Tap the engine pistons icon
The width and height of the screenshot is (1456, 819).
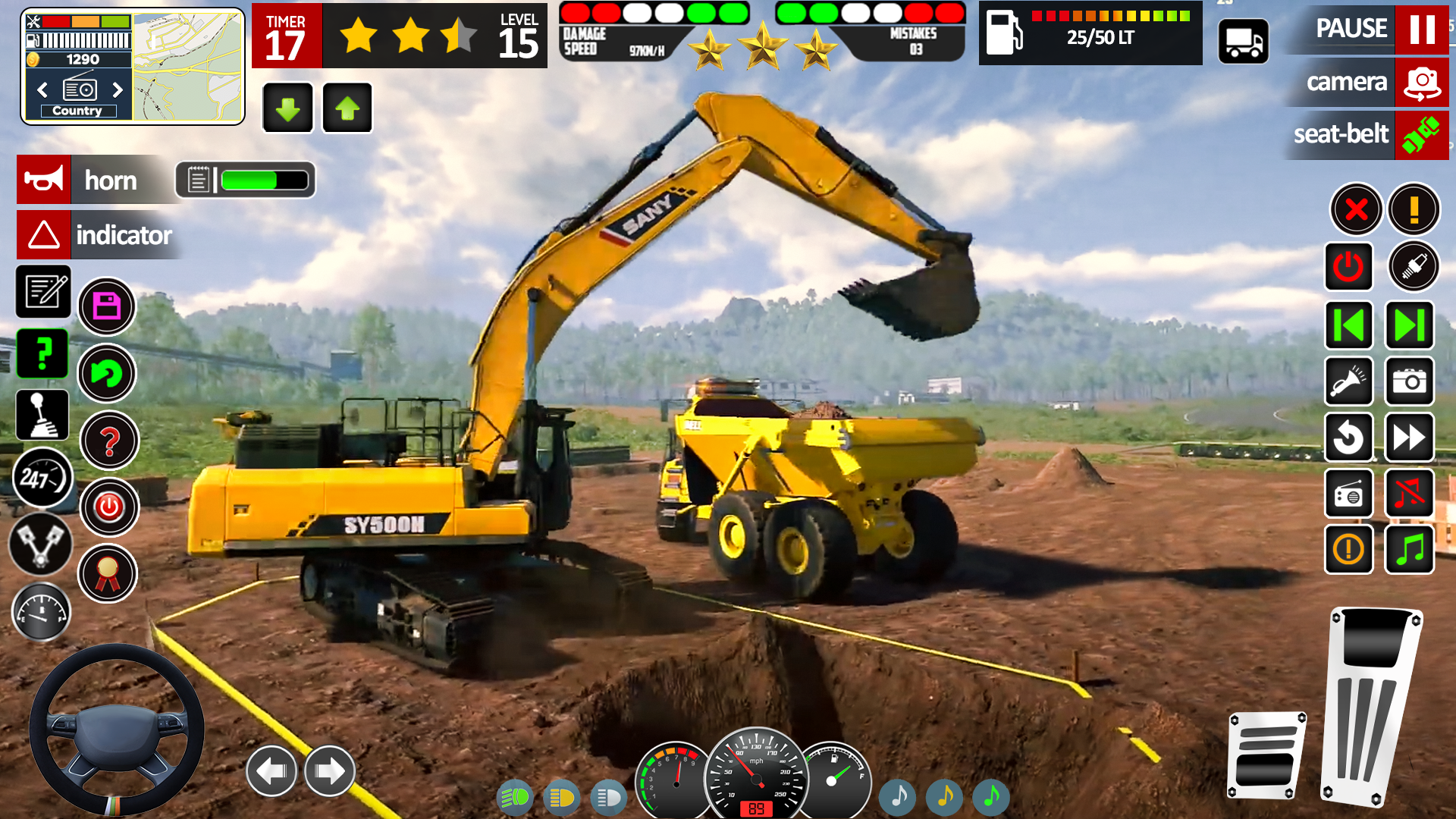pos(42,545)
